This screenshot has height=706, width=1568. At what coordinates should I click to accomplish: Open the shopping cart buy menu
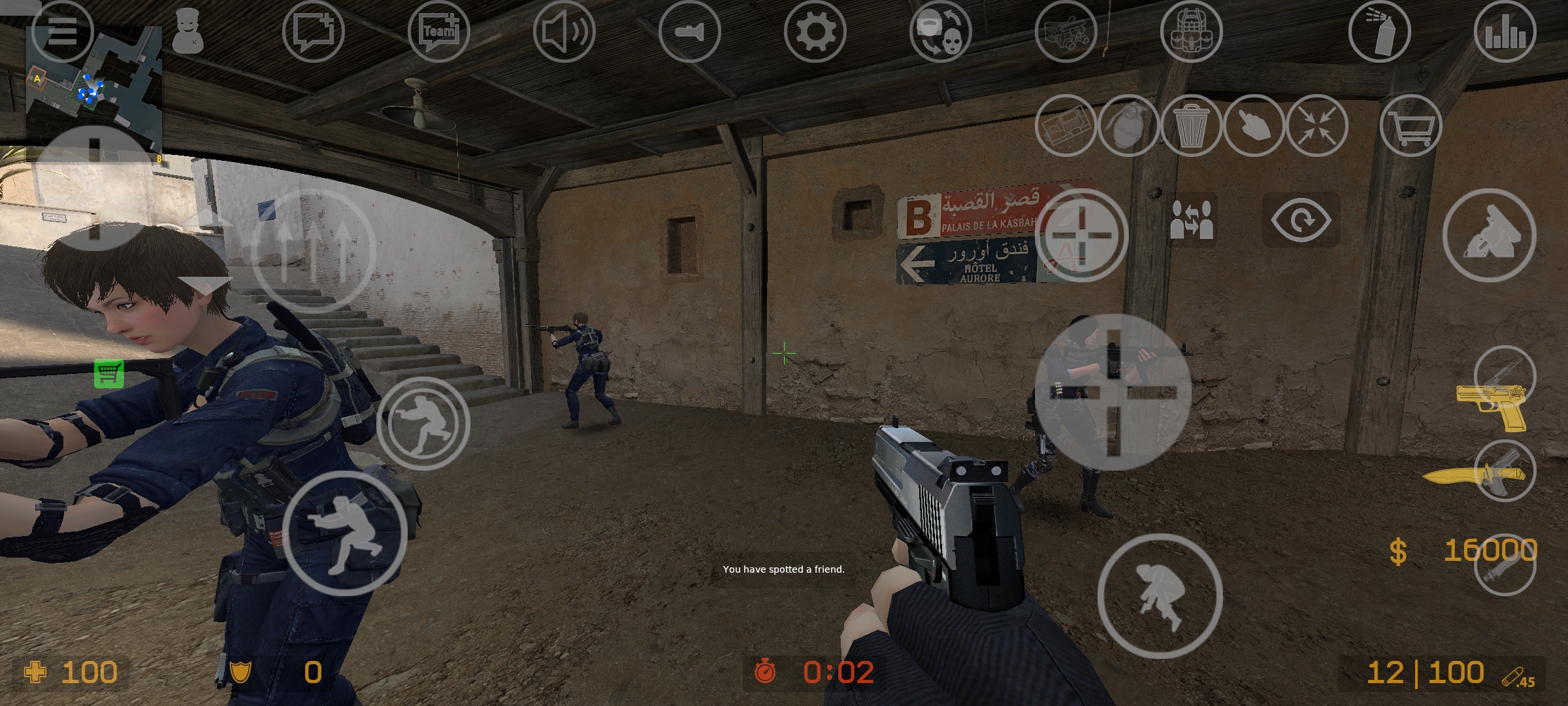pyautogui.click(x=1411, y=126)
